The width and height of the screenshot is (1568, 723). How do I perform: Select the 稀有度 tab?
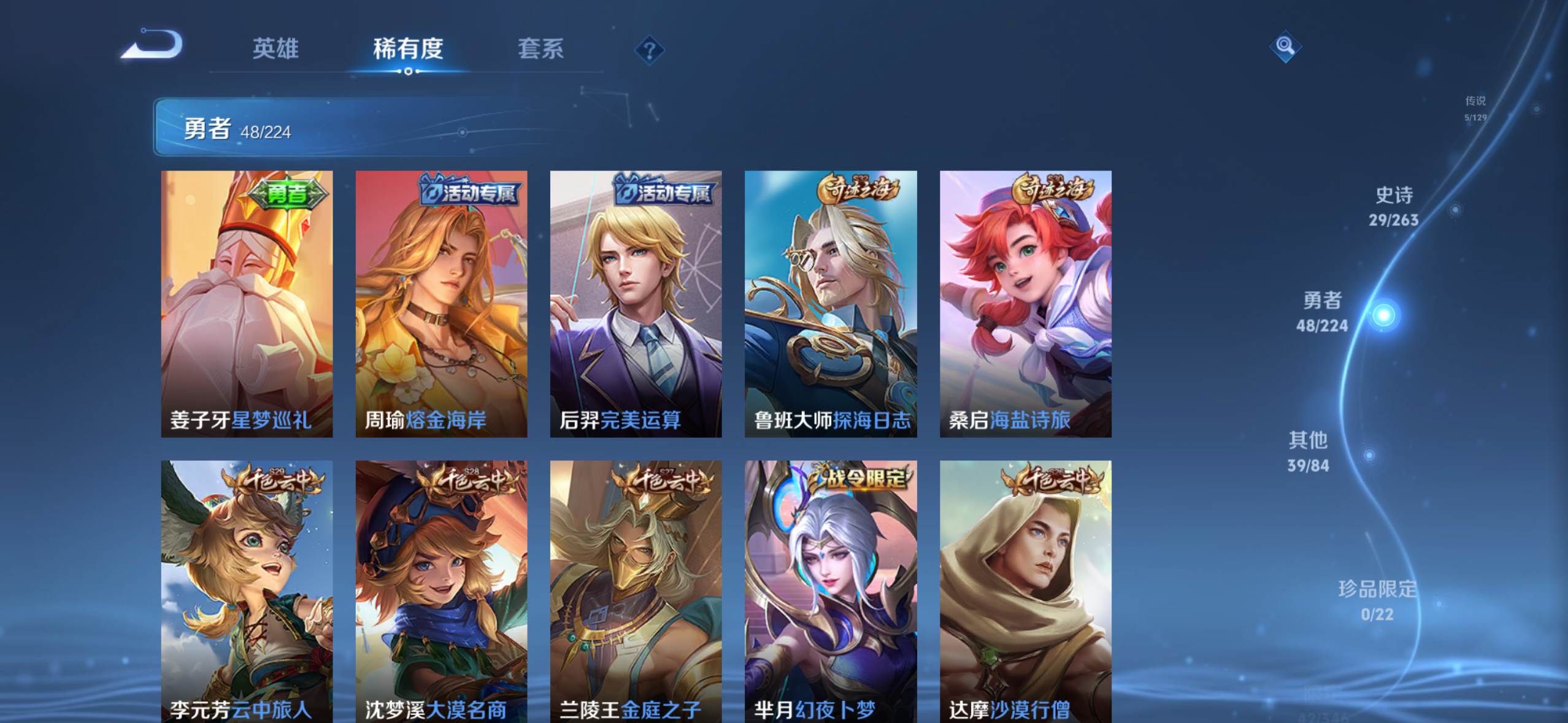[x=408, y=48]
